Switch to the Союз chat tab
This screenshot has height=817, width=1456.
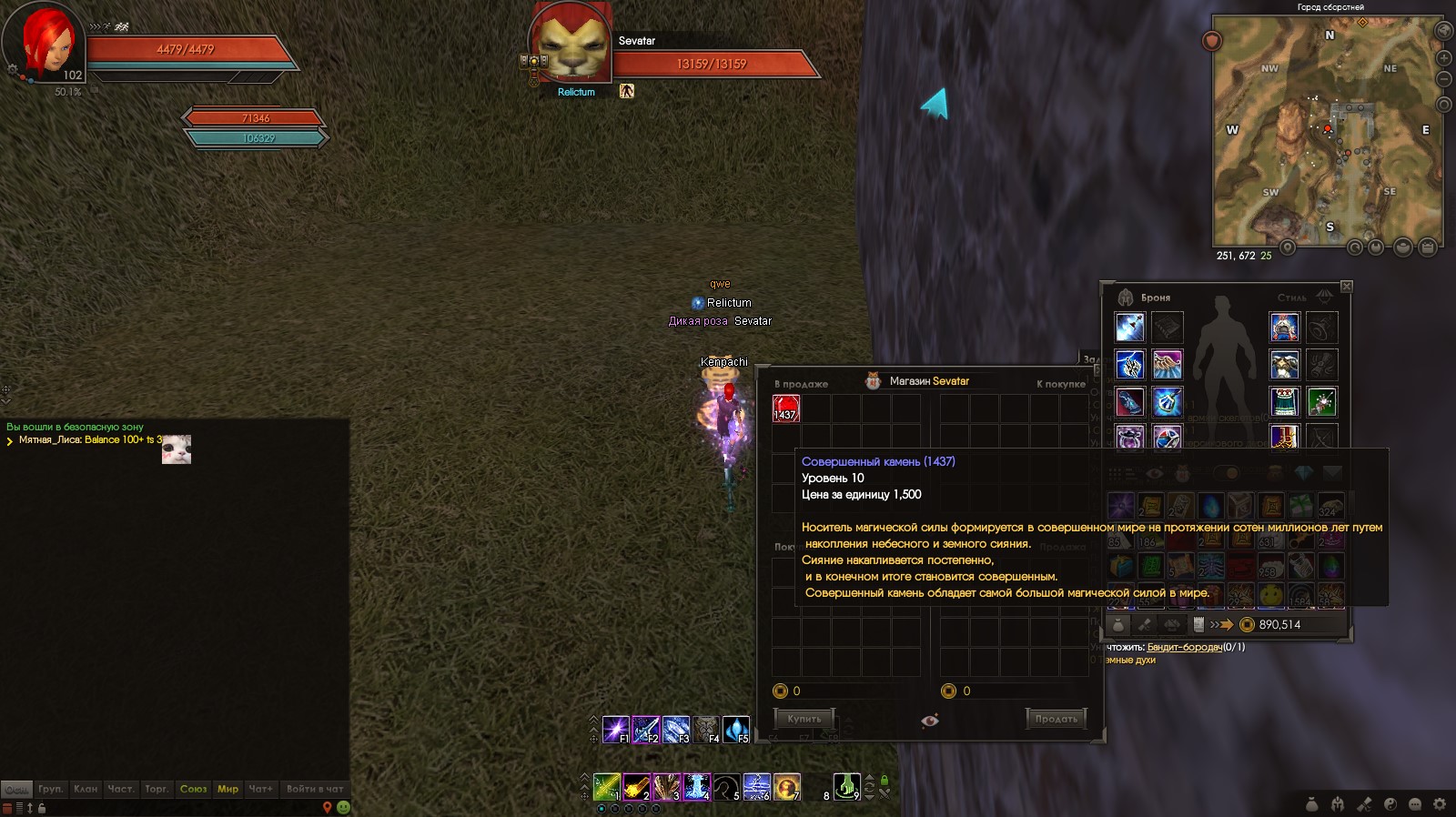tap(193, 789)
